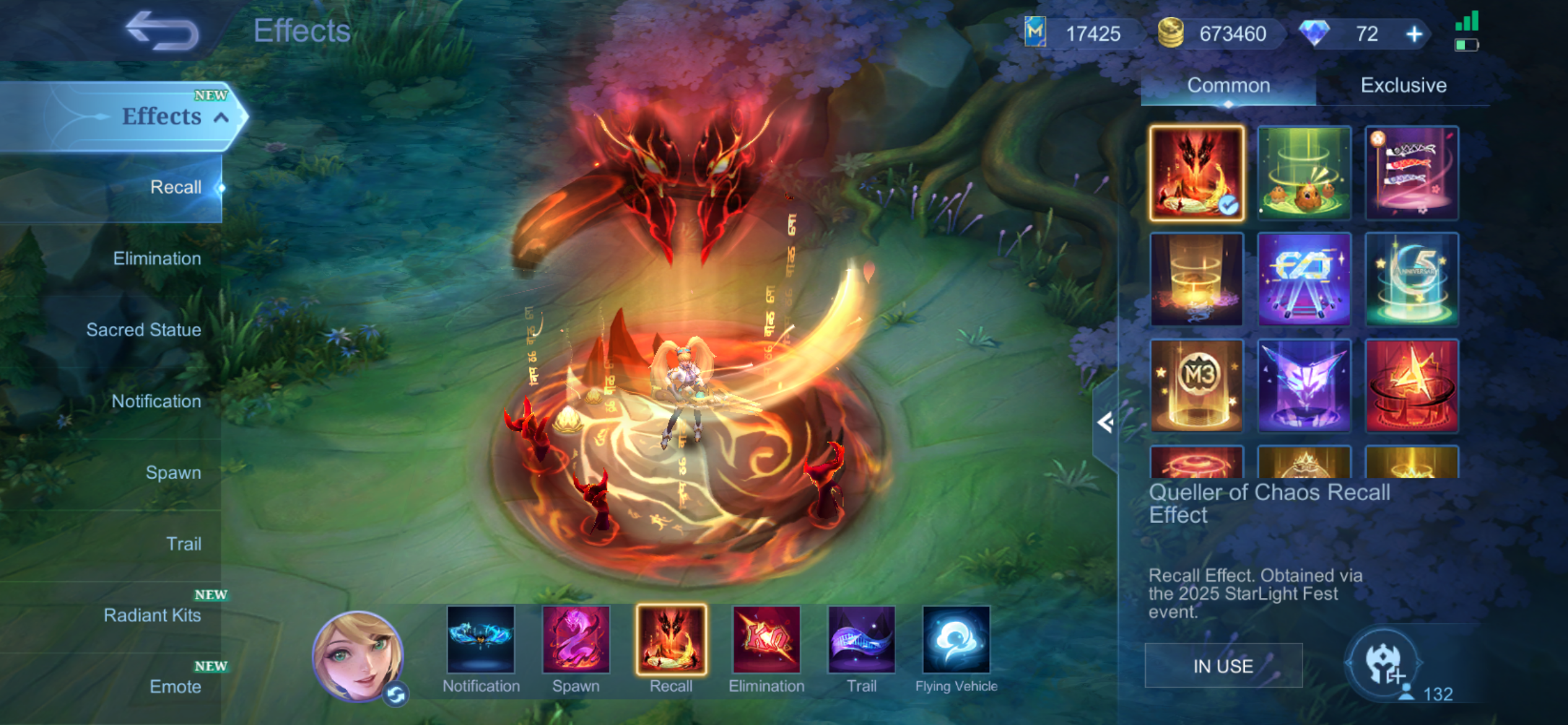Open the Sacred Statue effects

point(143,330)
